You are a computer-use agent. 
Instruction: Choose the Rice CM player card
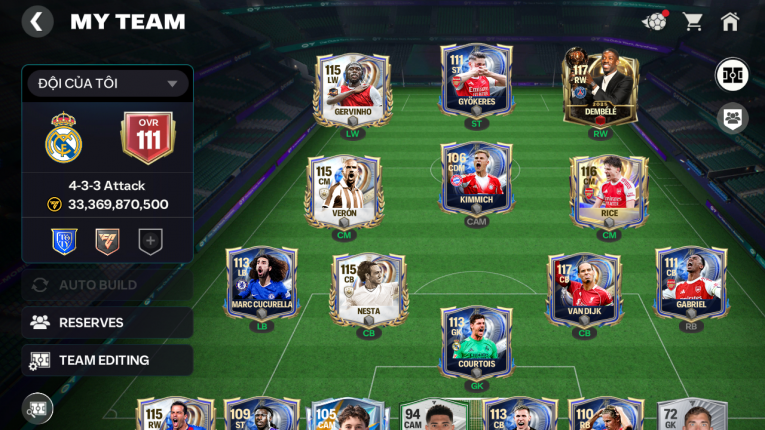click(x=608, y=191)
